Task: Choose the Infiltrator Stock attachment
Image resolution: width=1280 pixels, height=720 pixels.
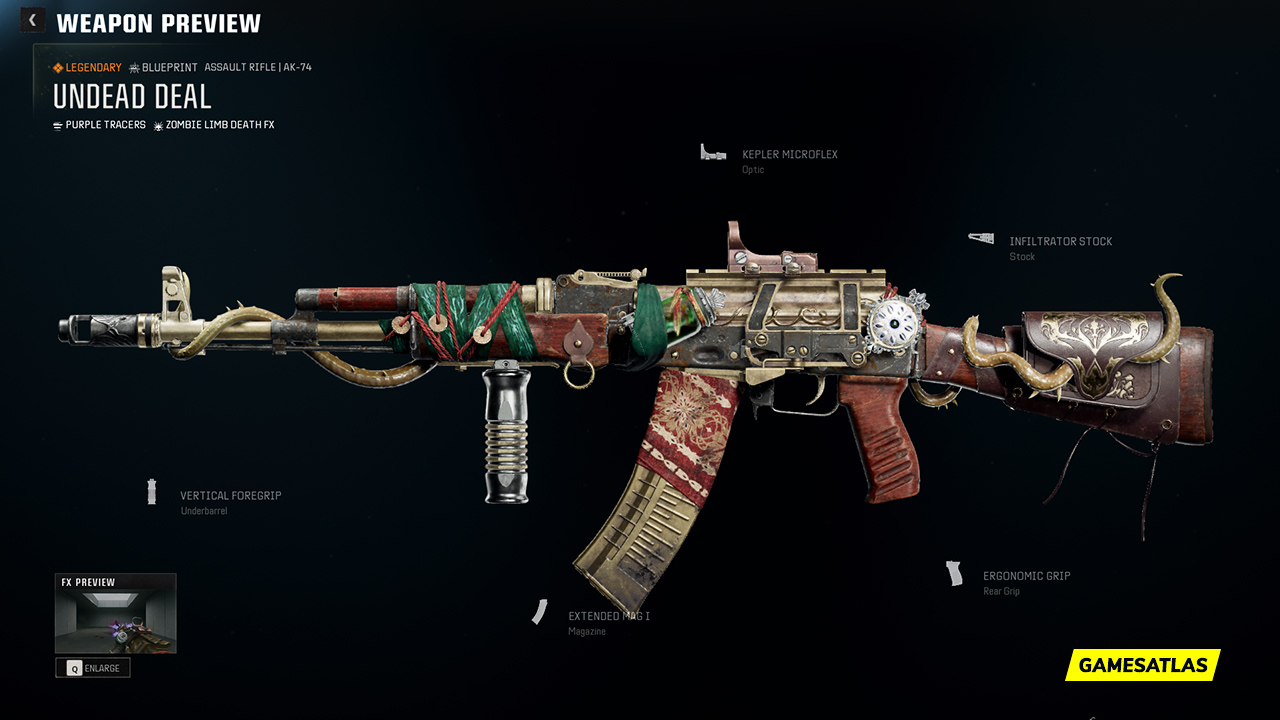Action: point(1060,242)
